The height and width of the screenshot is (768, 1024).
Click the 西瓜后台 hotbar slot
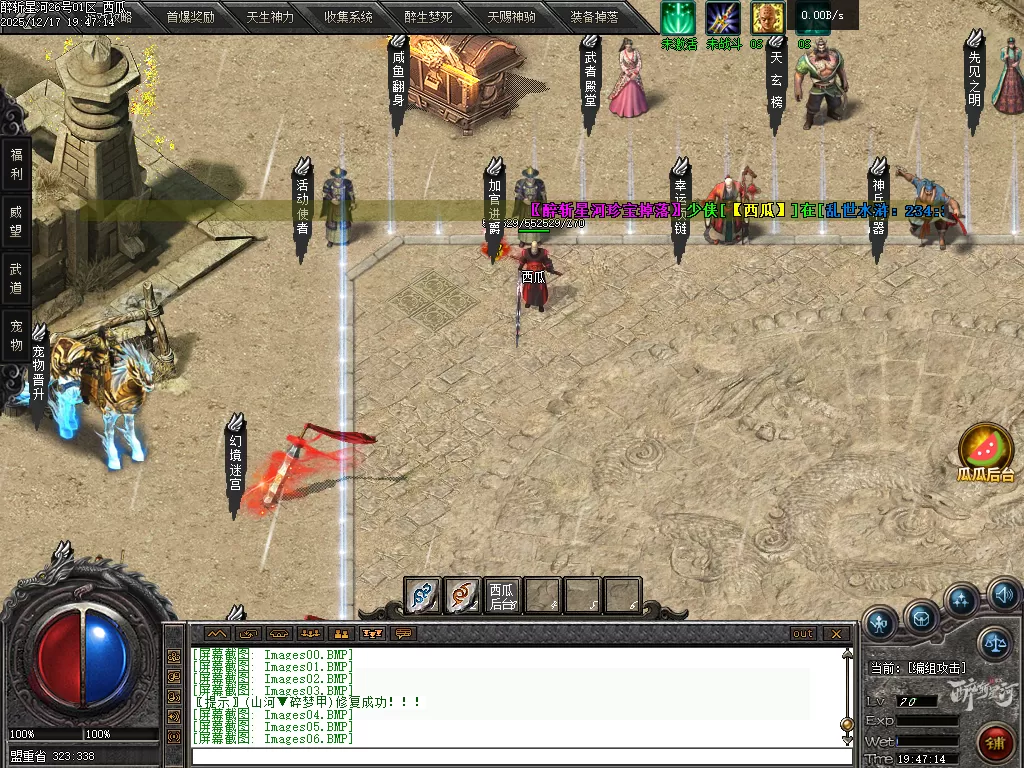(x=502, y=596)
